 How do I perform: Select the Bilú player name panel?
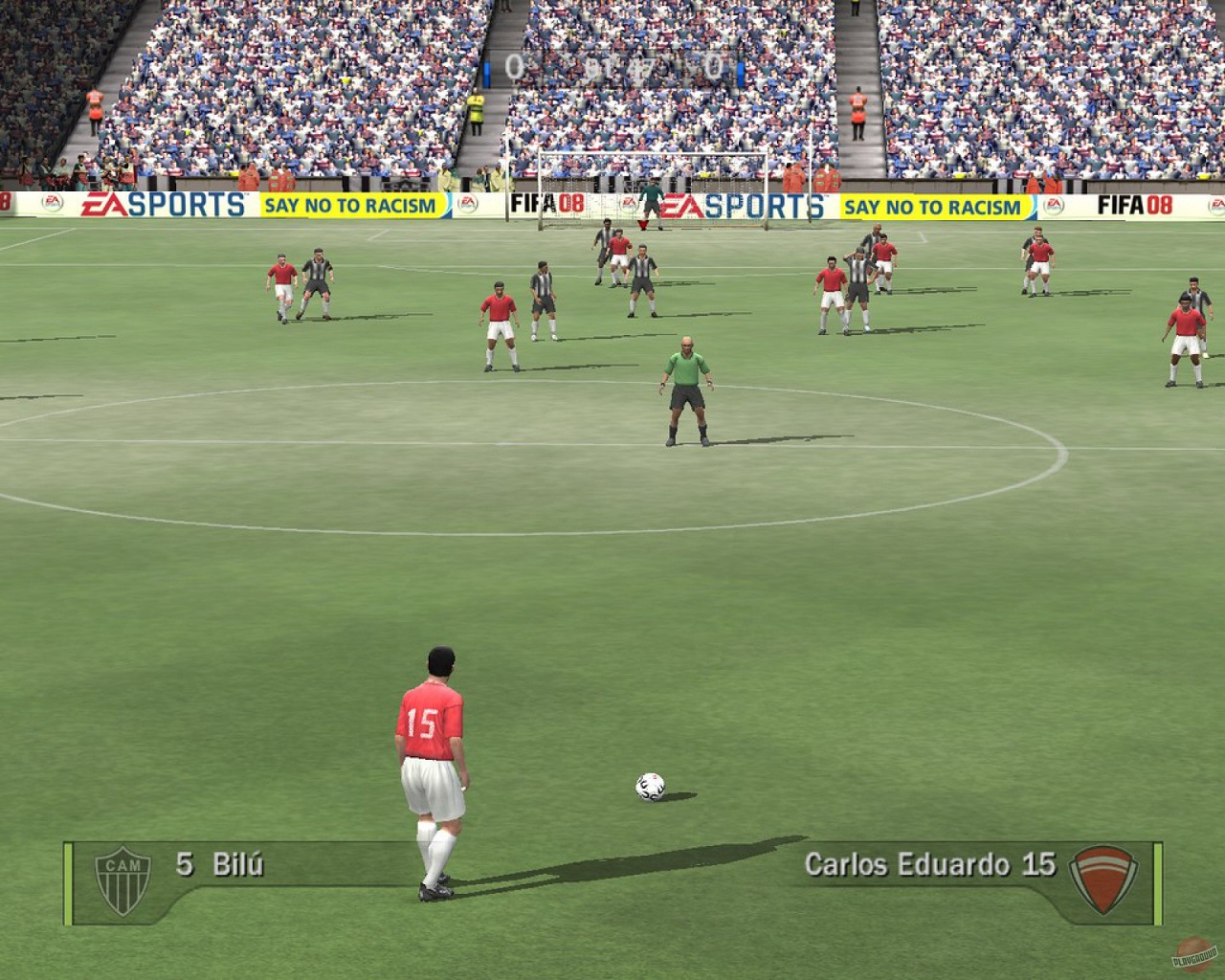pos(219,865)
